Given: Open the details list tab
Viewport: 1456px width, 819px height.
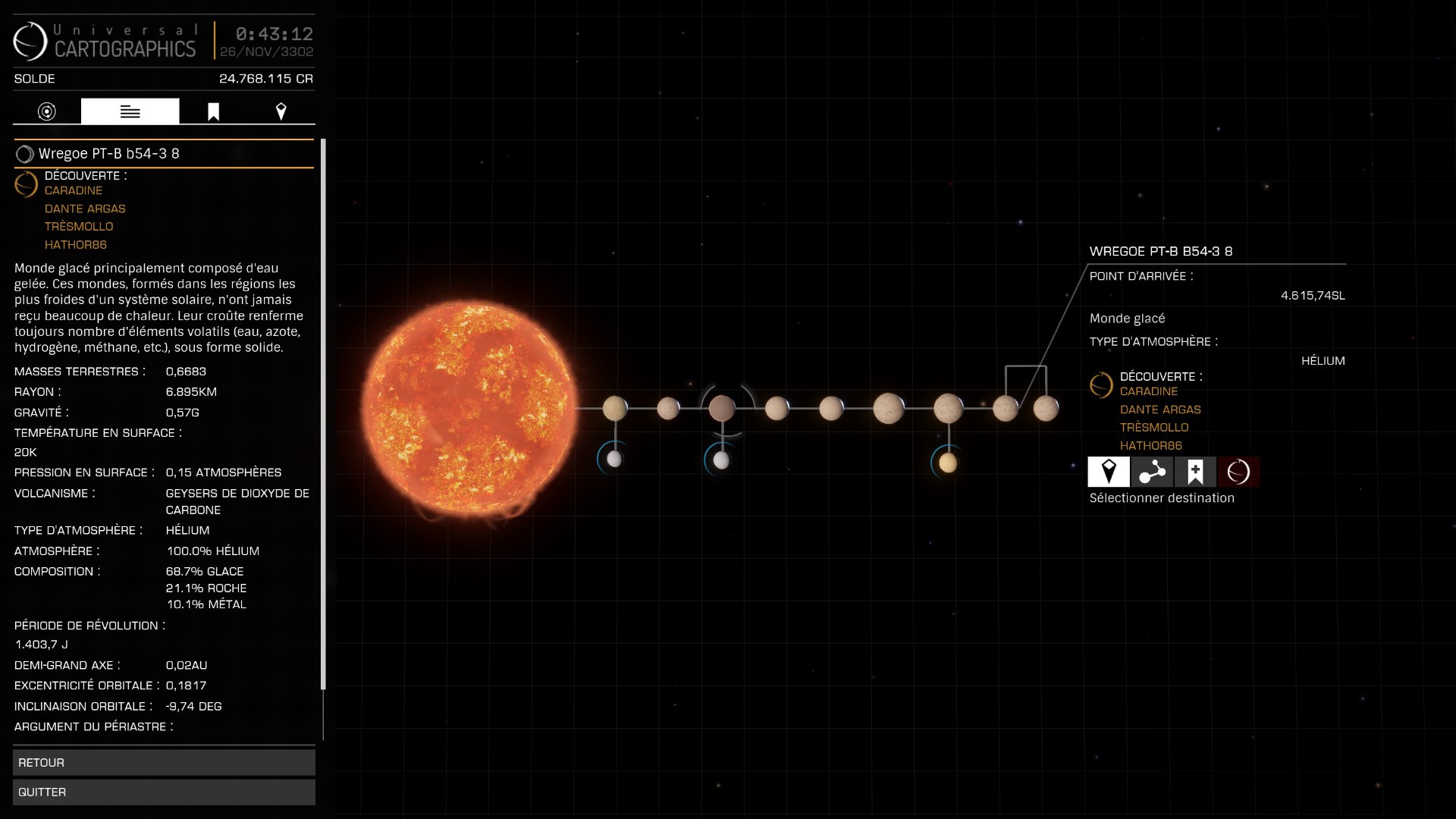Looking at the screenshot, I should pos(130,111).
